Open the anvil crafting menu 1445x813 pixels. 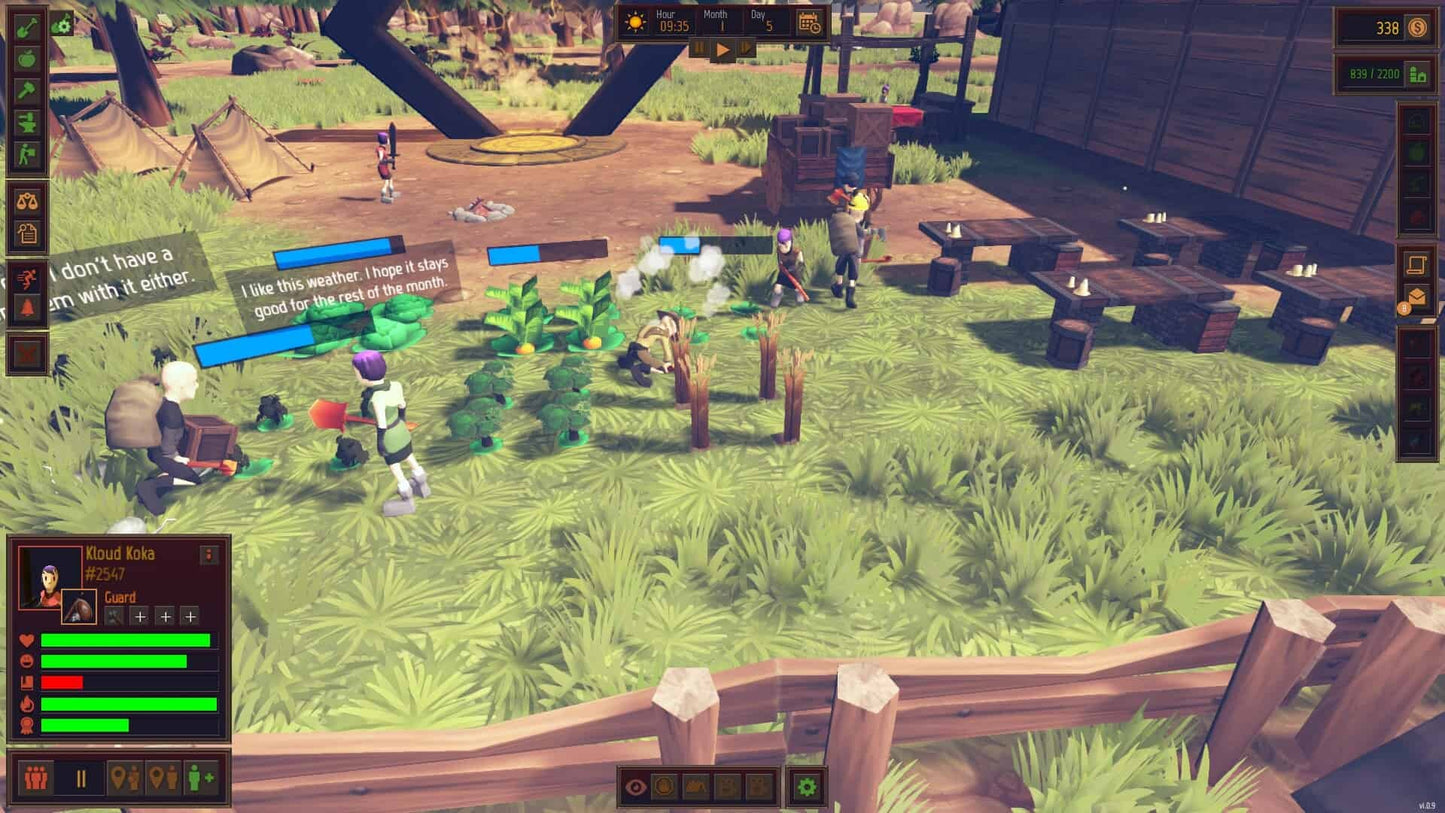pyautogui.click(x=27, y=123)
